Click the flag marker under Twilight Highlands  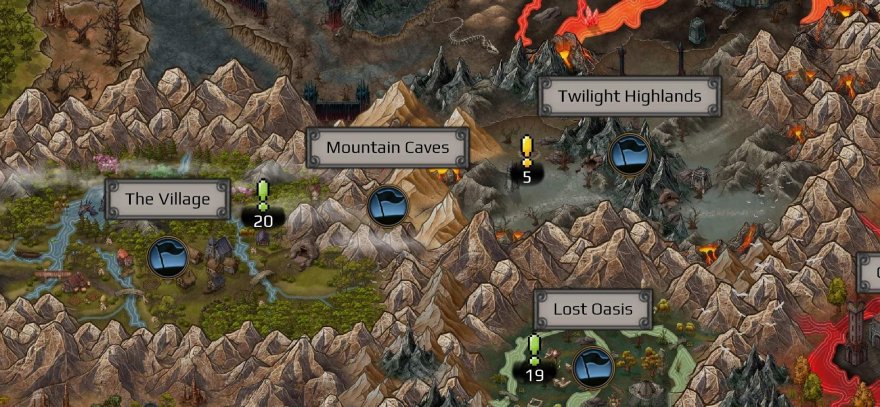(x=629, y=154)
